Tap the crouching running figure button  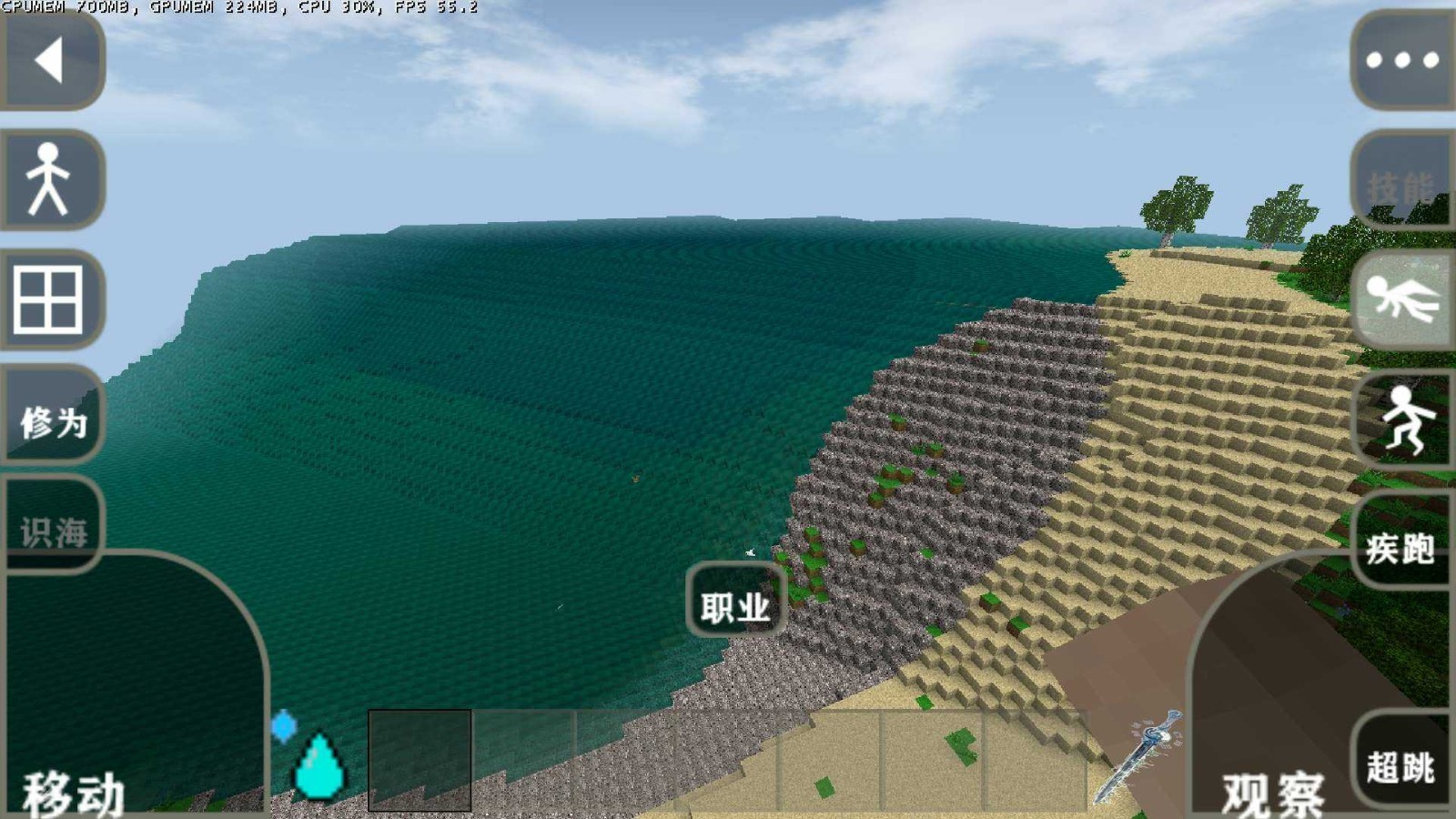pos(1404,419)
